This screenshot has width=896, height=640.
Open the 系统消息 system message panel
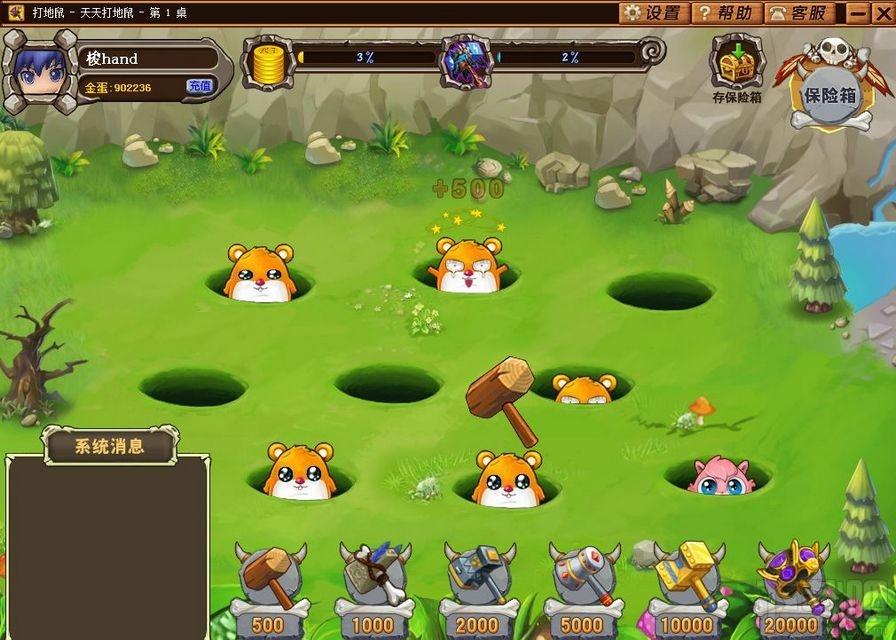tap(110, 446)
